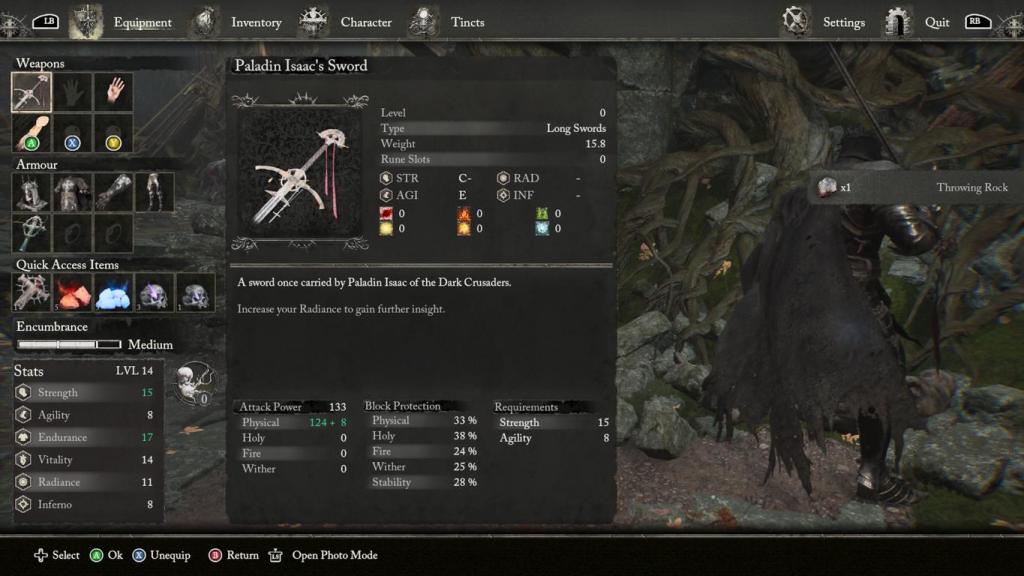Screen dimensions: 1024x576
Task: Click the arm slot with green A badge
Action: (x=31, y=133)
